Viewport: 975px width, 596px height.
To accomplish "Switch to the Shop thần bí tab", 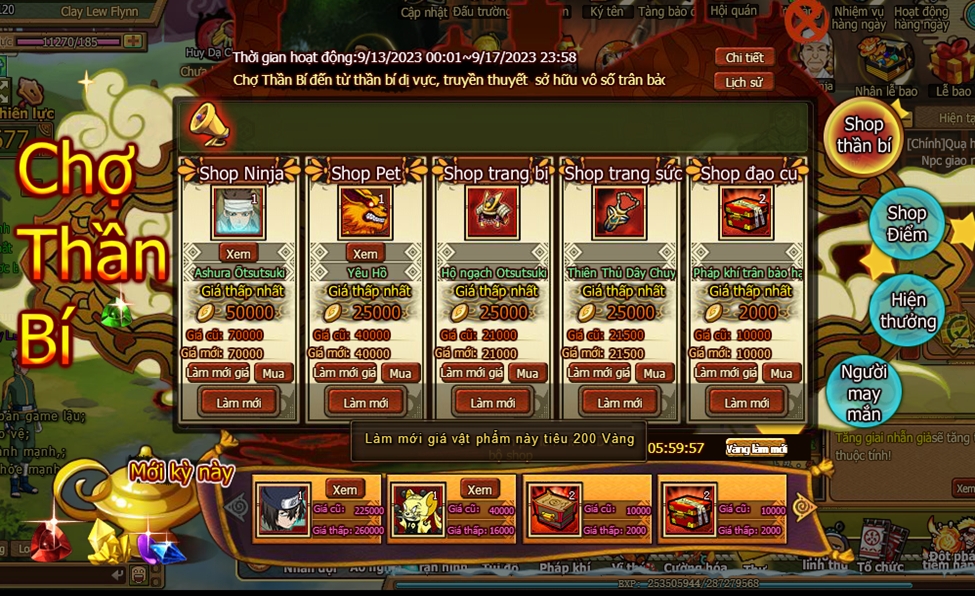I will click(863, 136).
